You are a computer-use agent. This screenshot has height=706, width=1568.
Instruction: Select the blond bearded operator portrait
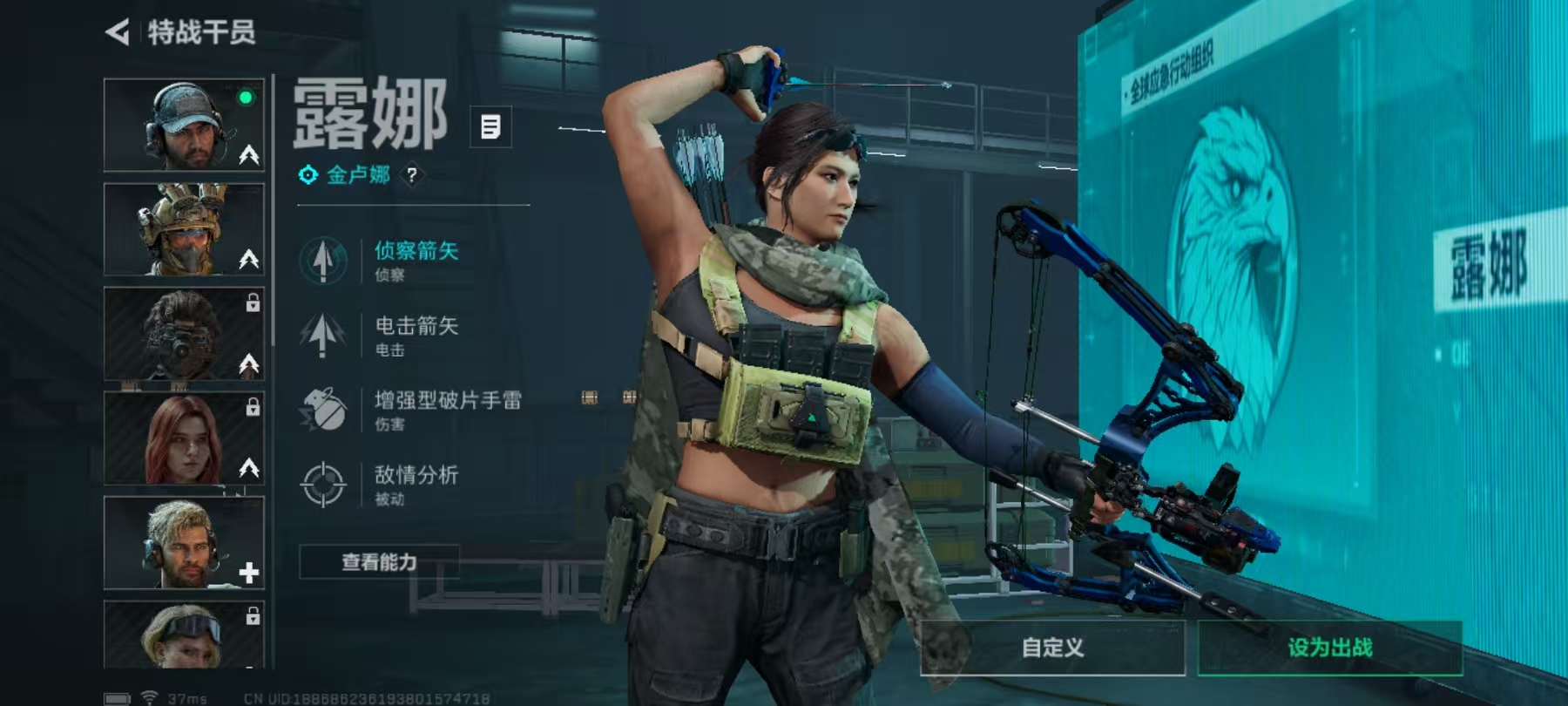pyautogui.click(x=184, y=543)
